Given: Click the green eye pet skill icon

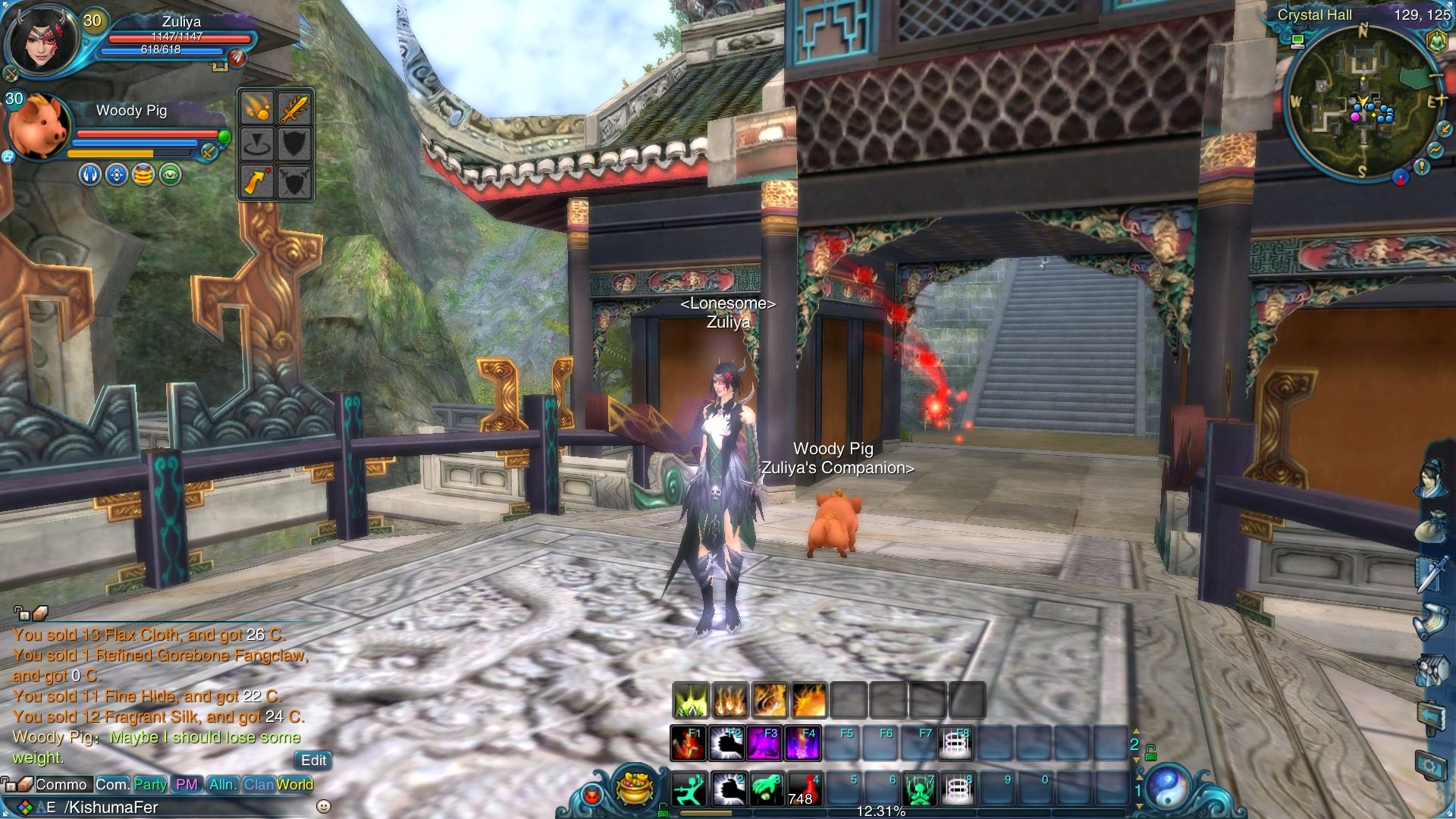Looking at the screenshot, I should pos(171,175).
